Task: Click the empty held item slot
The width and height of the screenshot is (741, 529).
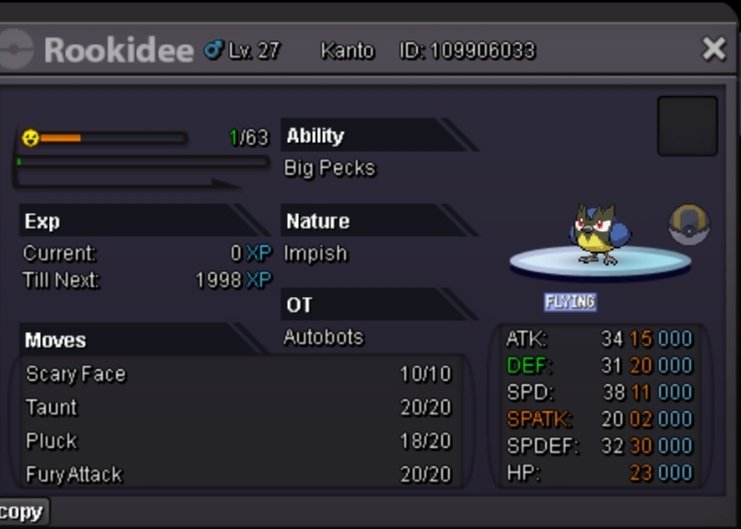Action: [x=687, y=126]
